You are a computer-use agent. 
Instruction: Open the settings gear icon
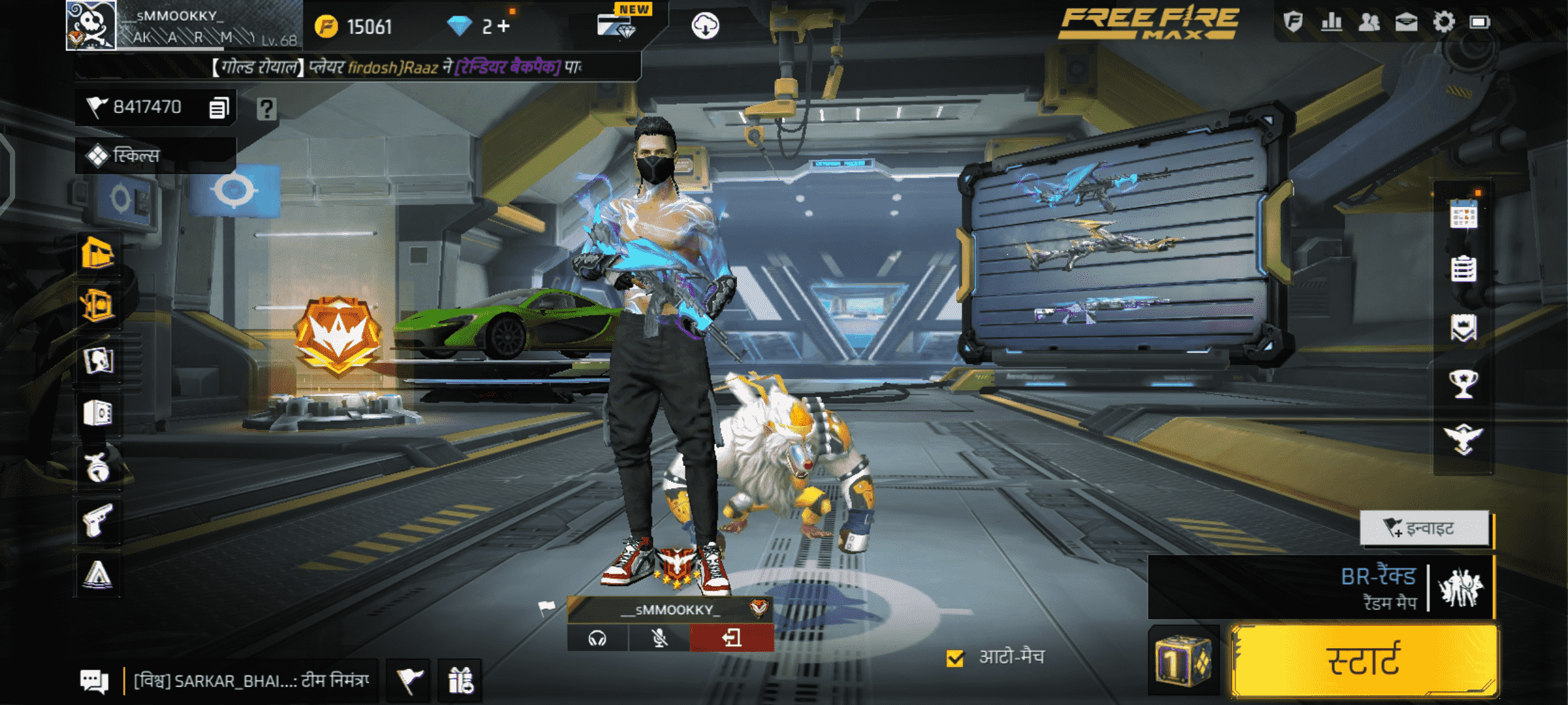coord(1443,22)
